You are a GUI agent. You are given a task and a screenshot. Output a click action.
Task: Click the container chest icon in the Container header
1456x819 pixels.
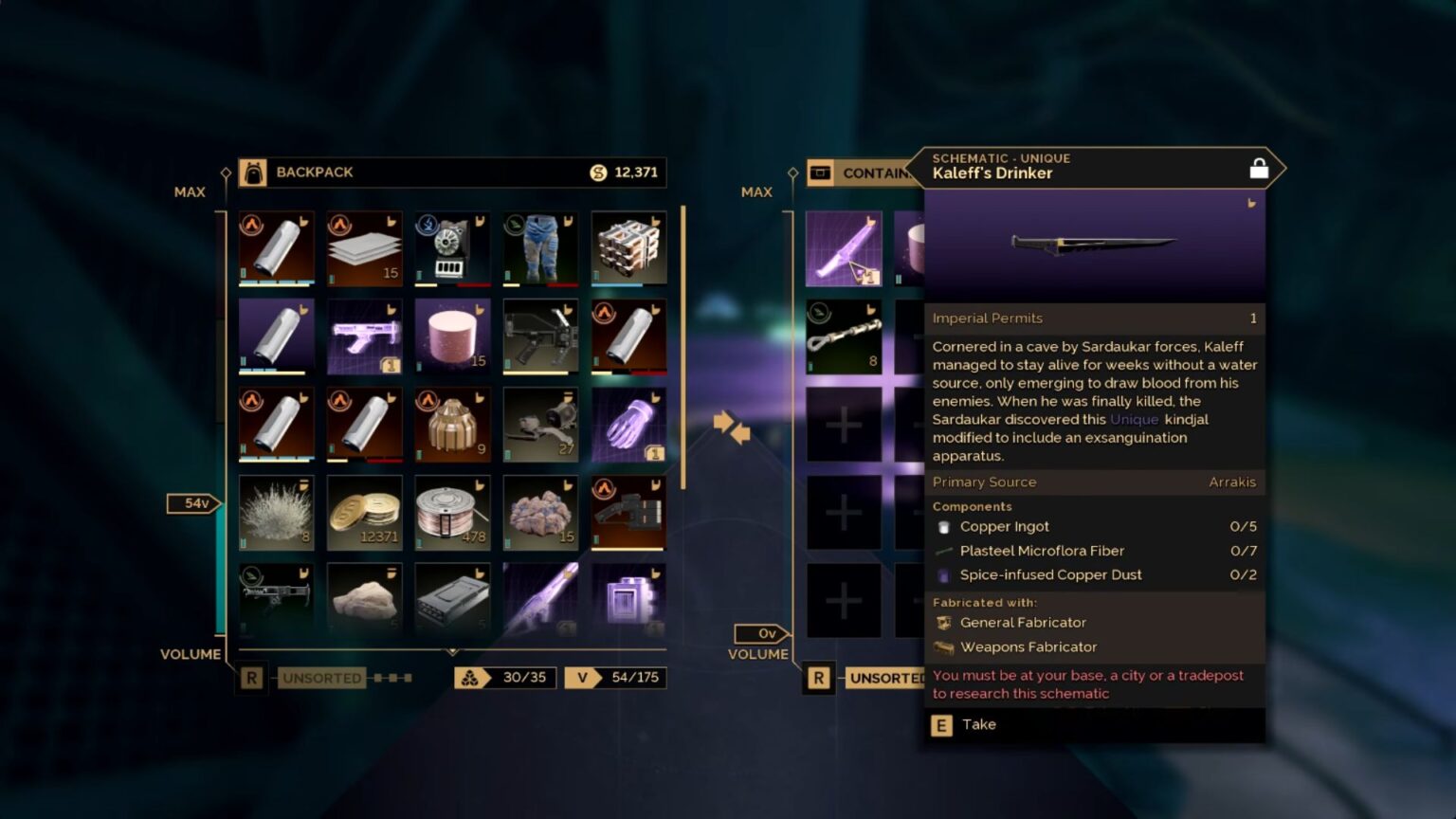819,173
